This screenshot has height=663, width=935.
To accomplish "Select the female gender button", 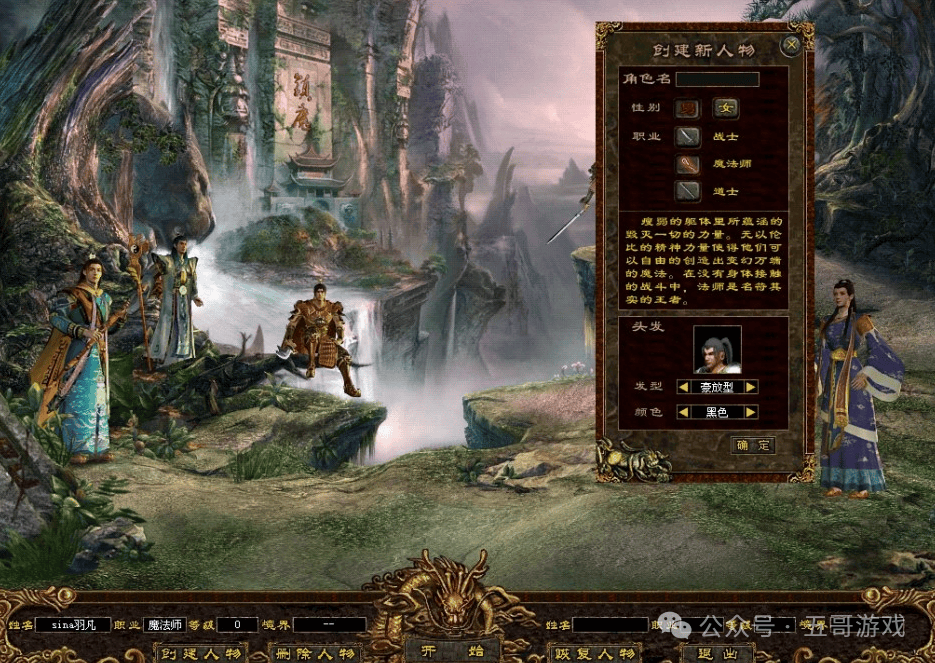I will point(725,108).
